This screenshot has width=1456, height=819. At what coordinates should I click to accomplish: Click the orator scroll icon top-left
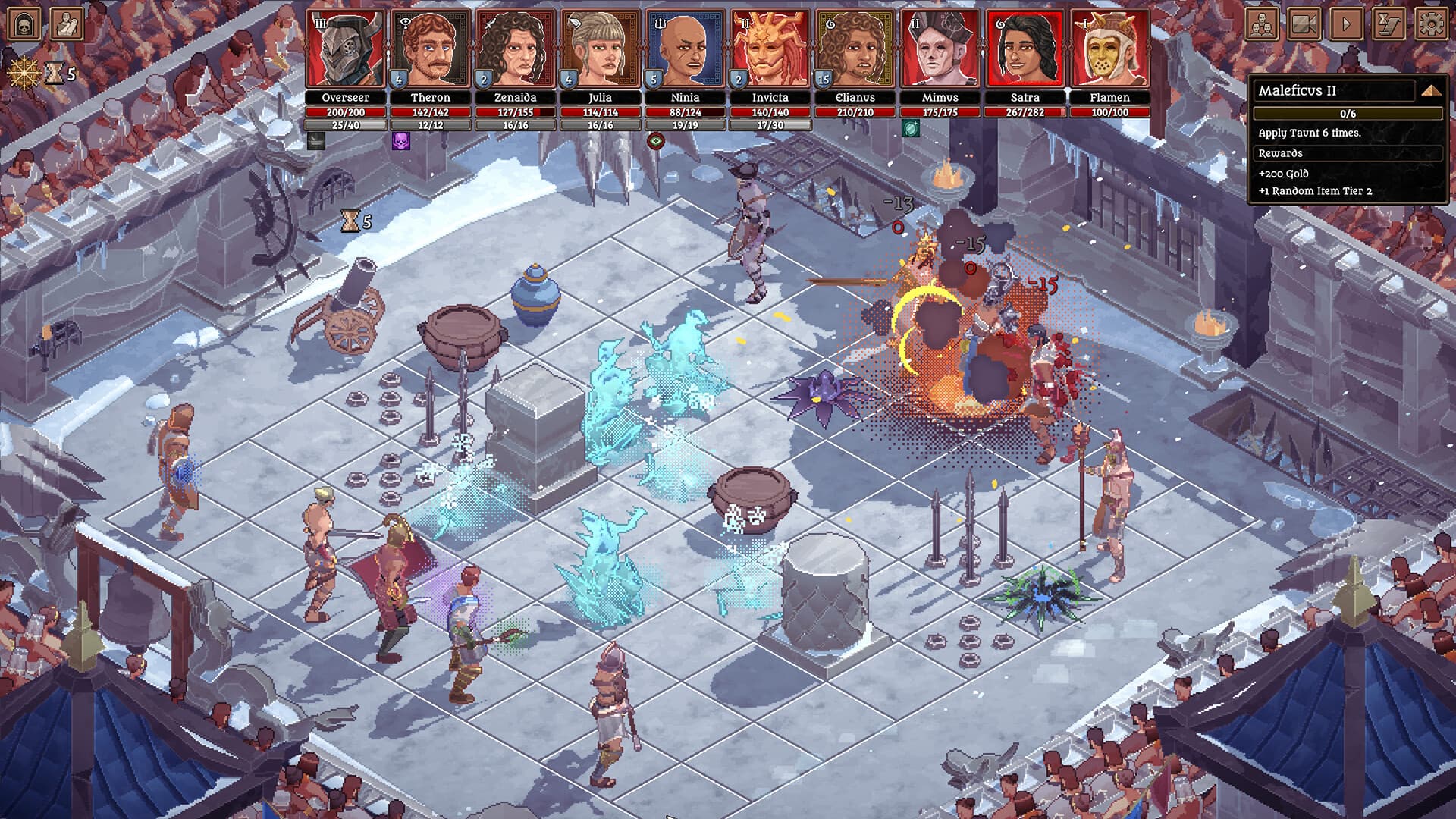(x=67, y=25)
